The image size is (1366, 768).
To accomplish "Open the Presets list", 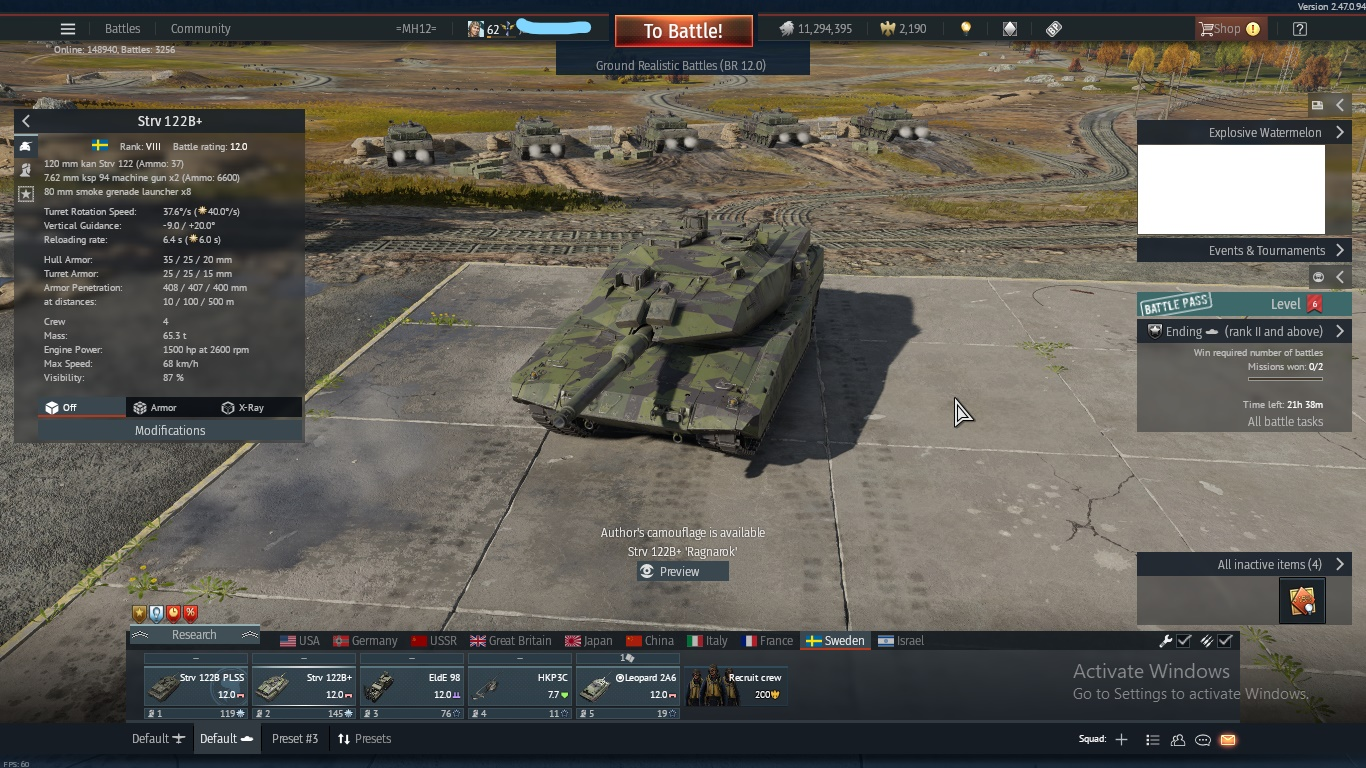I will click(364, 739).
